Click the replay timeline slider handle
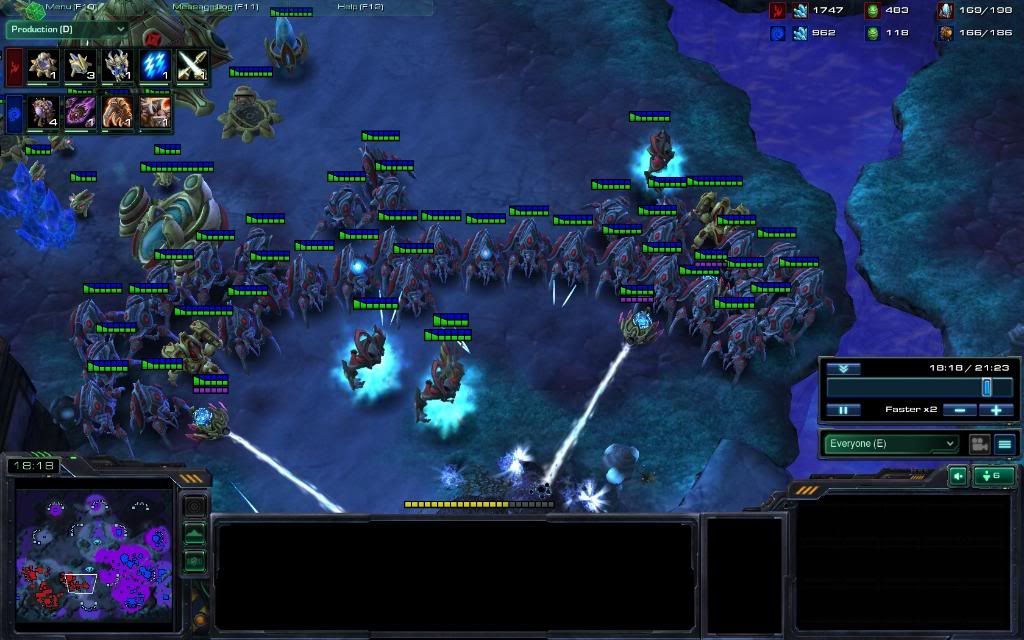Screen dimensions: 1024x640 click(986, 387)
